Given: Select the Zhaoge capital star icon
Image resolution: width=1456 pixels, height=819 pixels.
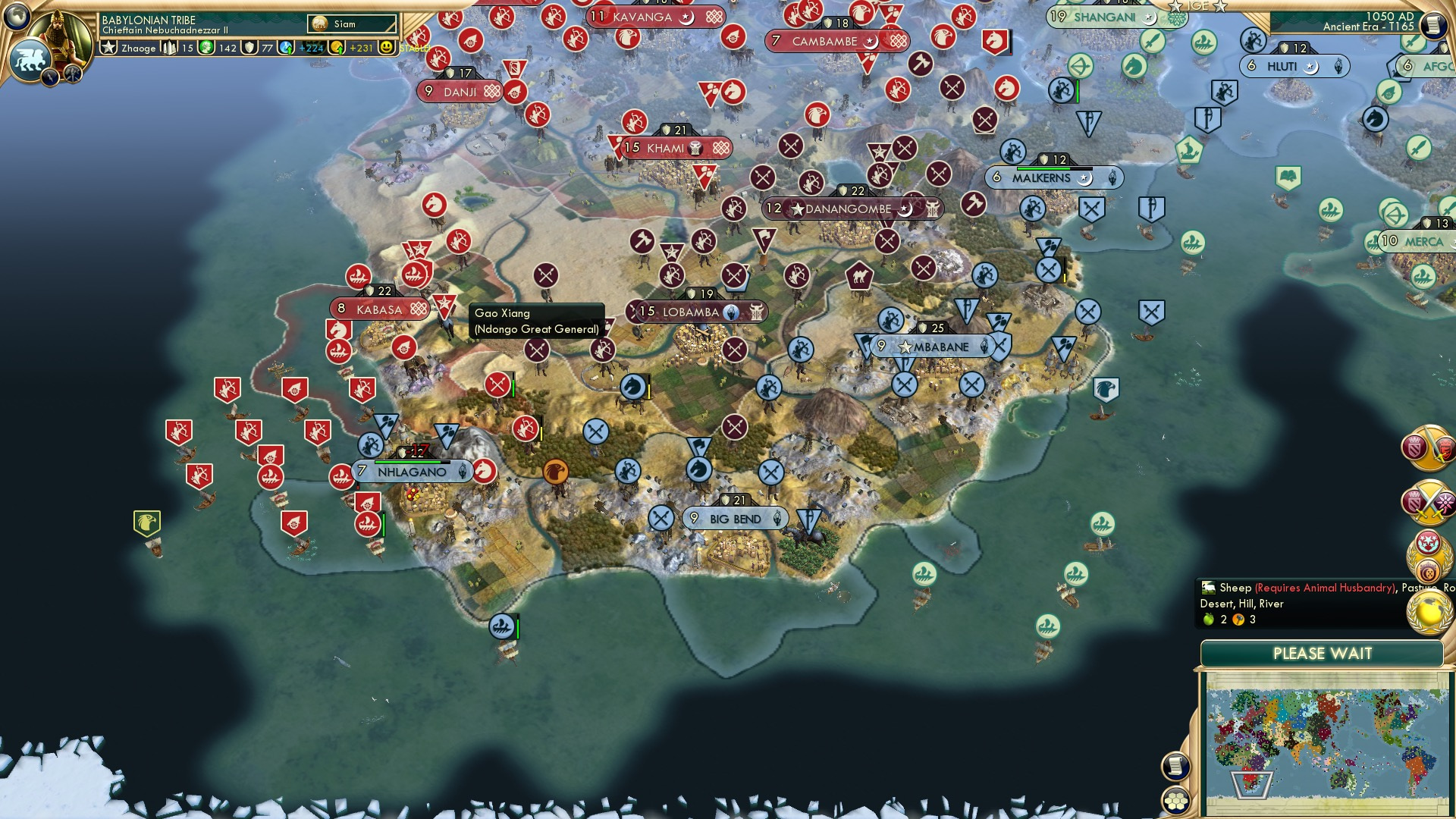Looking at the screenshot, I should coord(108,48).
